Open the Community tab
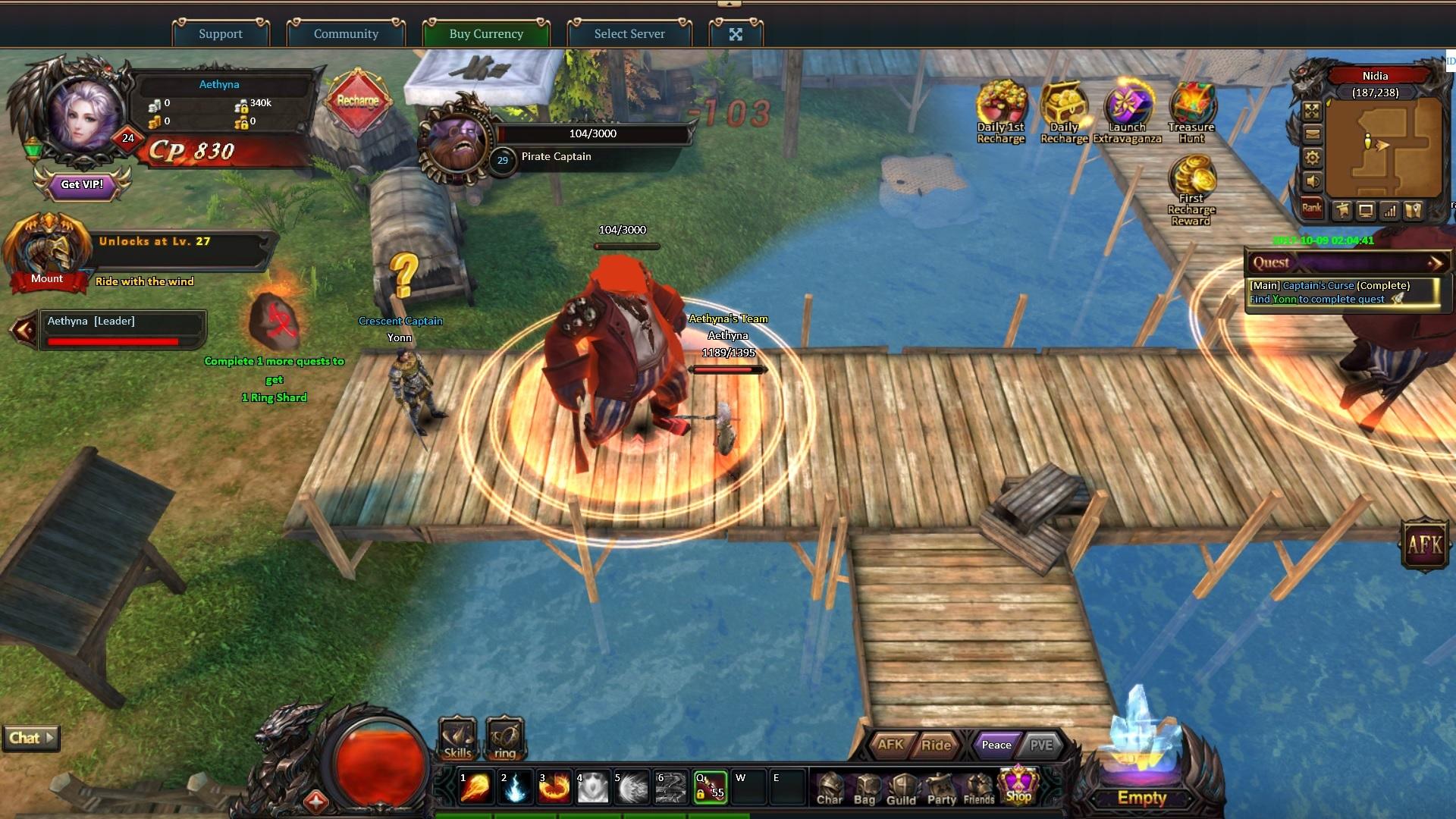This screenshot has height=819, width=1456. pyautogui.click(x=346, y=33)
